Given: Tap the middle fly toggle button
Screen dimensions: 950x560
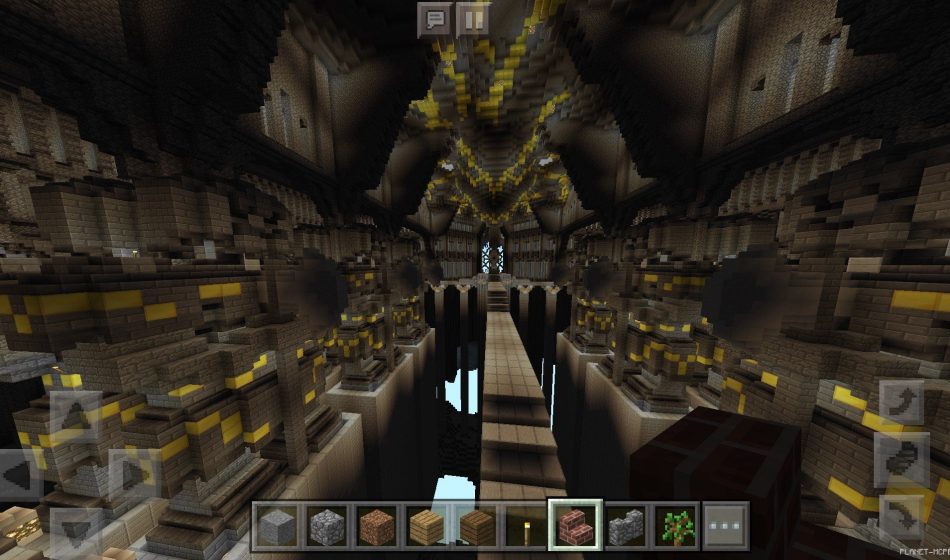Looking at the screenshot, I should [x=900, y=460].
